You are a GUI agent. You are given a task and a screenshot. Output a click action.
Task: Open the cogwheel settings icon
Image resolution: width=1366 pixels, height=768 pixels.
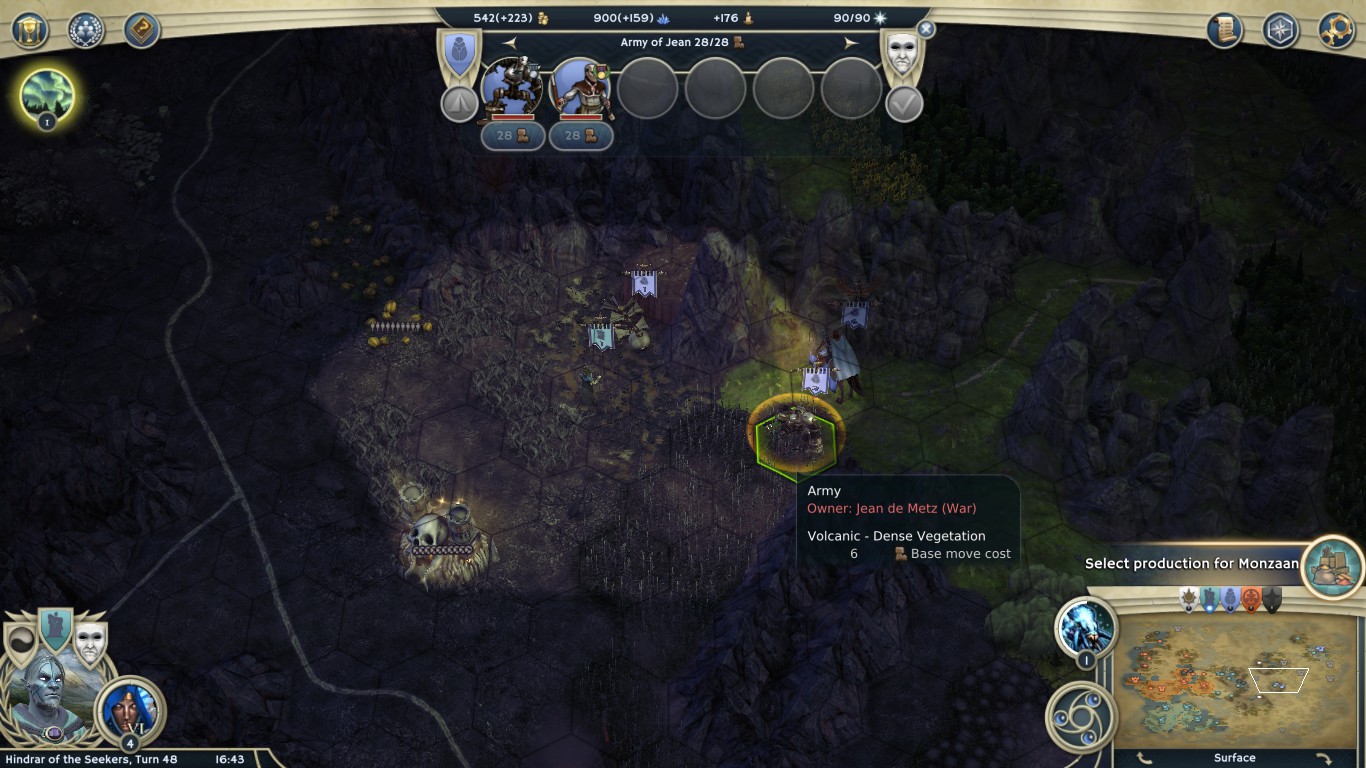(1336, 30)
